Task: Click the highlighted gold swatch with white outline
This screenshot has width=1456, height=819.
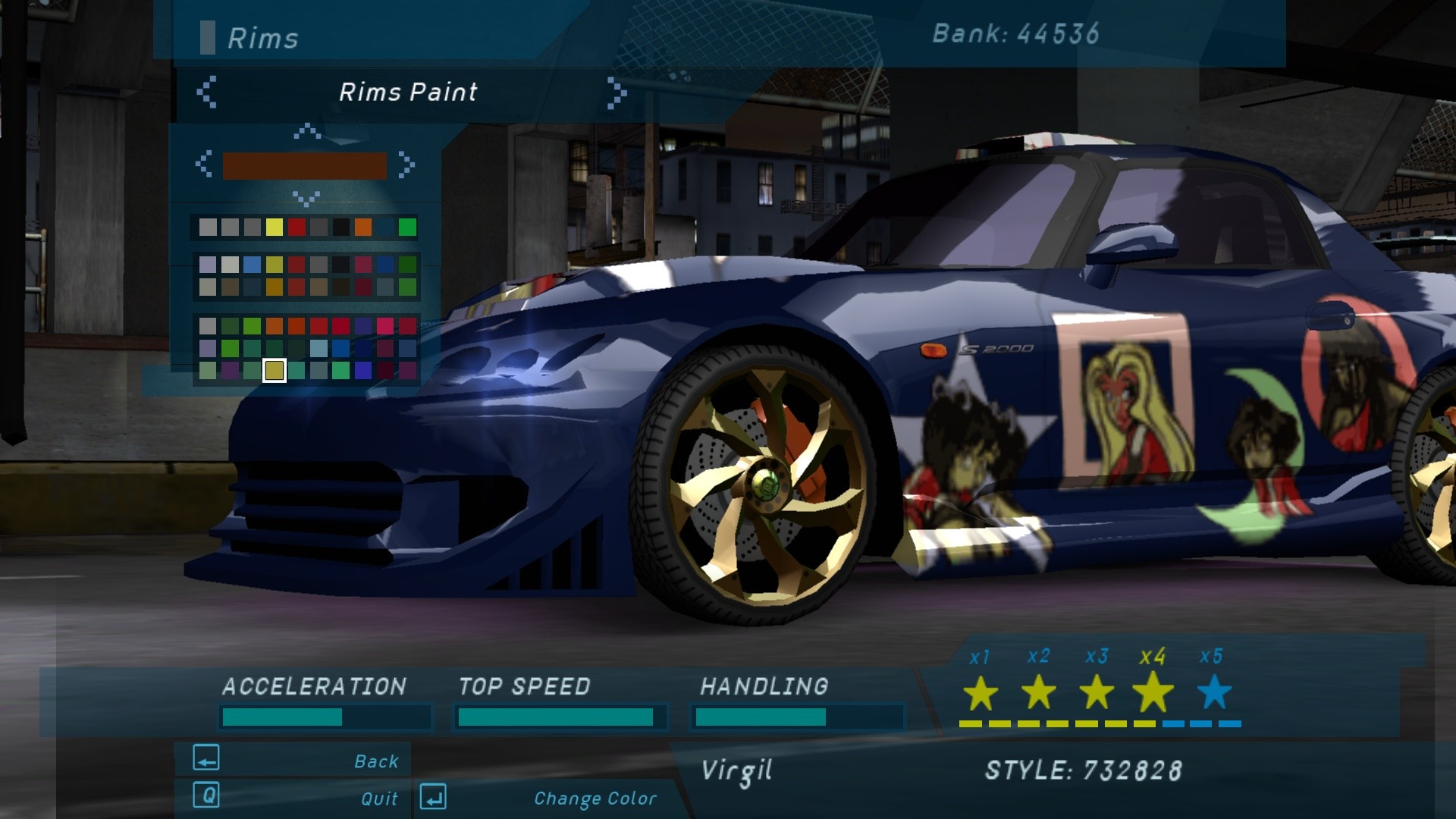Action: coord(275,370)
